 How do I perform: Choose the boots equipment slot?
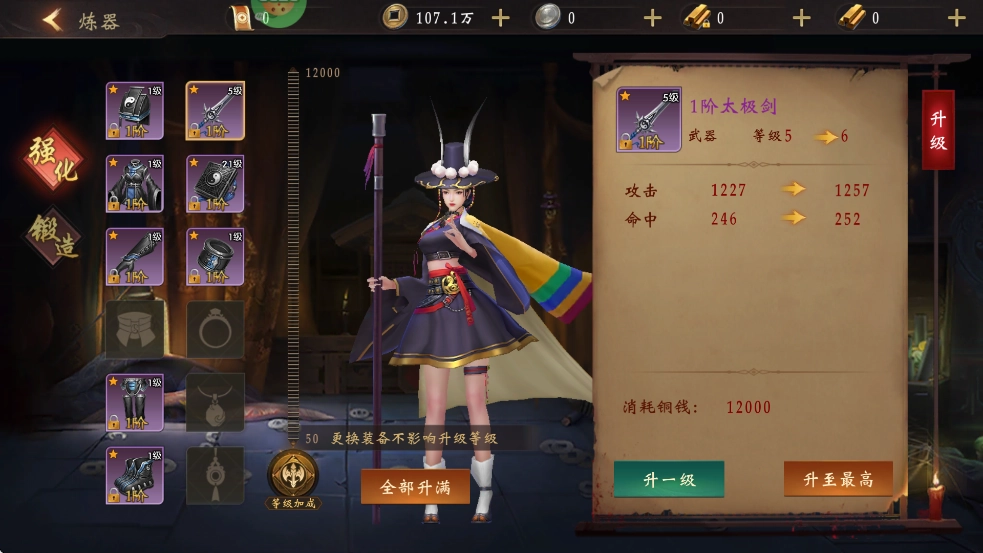click(x=135, y=475)
